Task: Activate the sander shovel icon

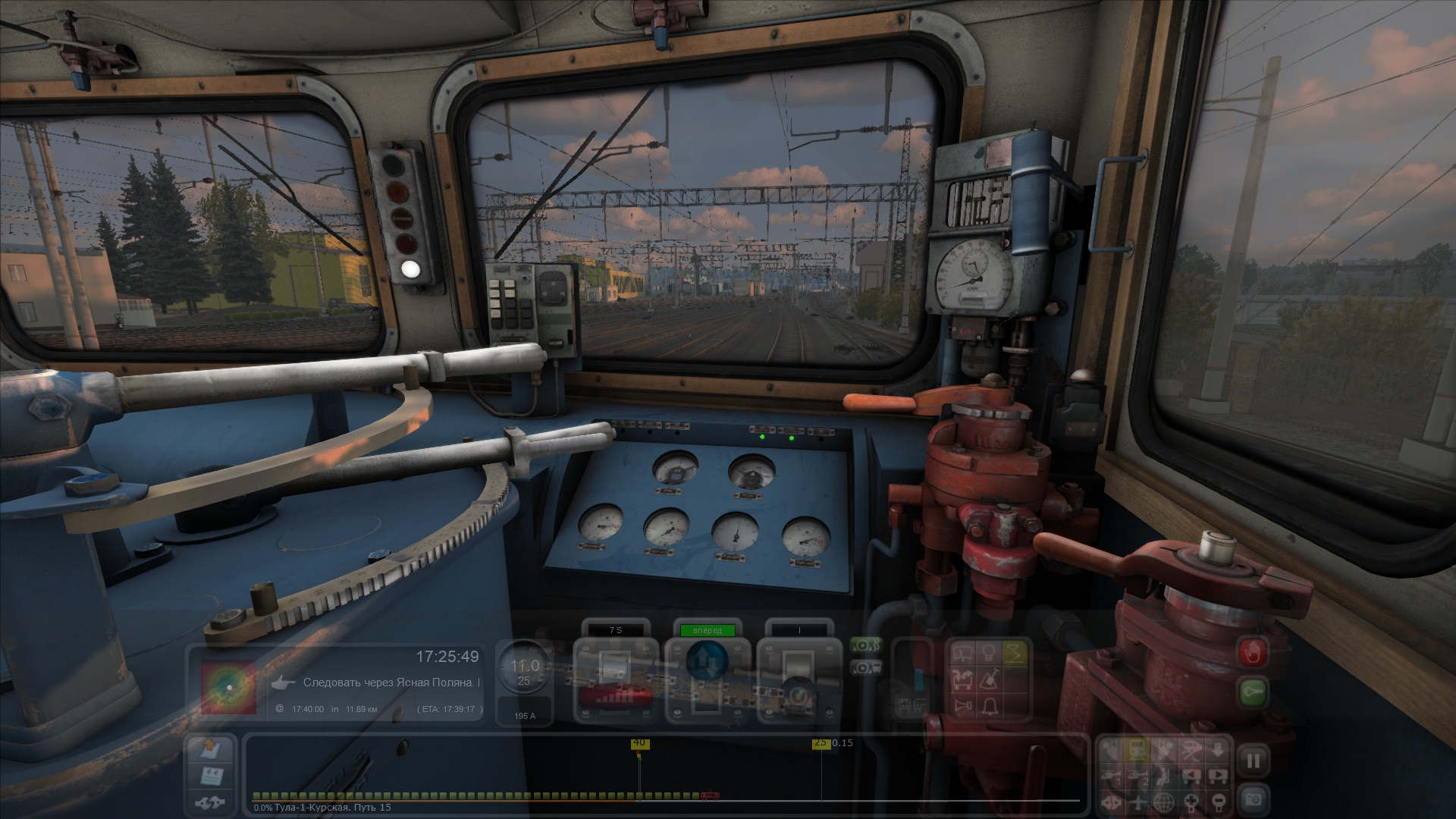Action: click(x=989, y=679)
